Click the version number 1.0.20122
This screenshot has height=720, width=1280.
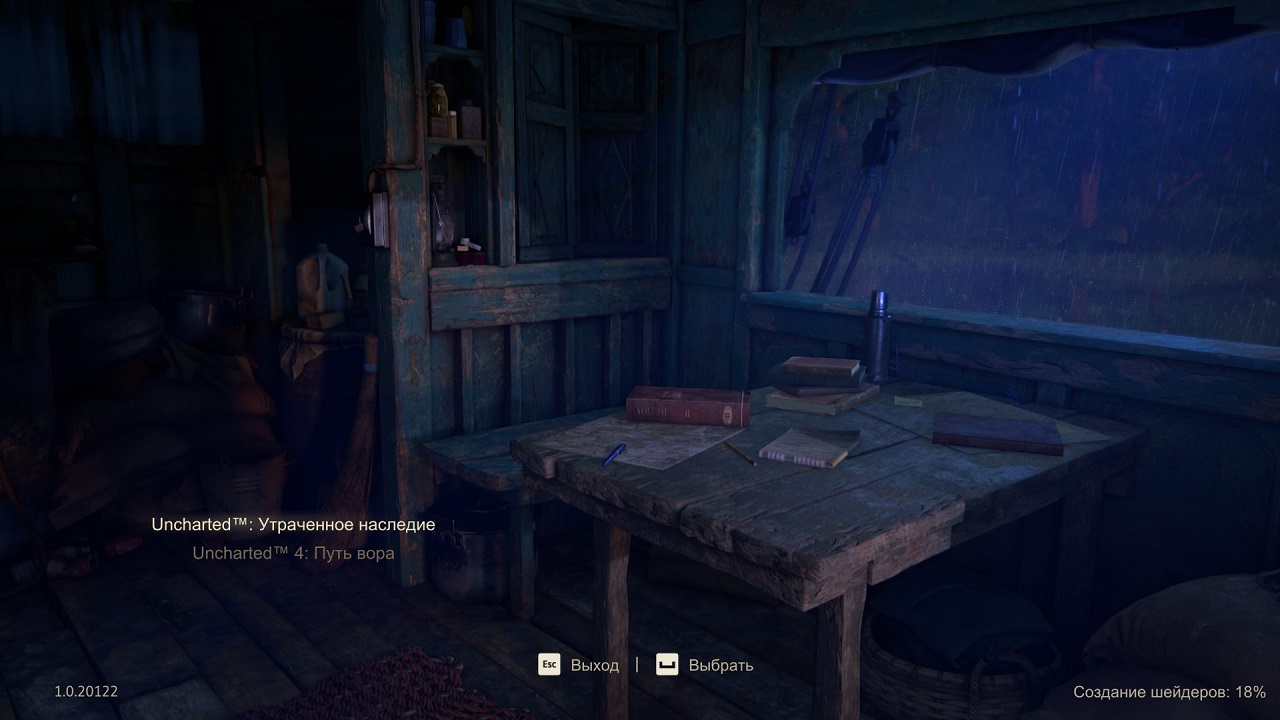click(x=85, y=691)
